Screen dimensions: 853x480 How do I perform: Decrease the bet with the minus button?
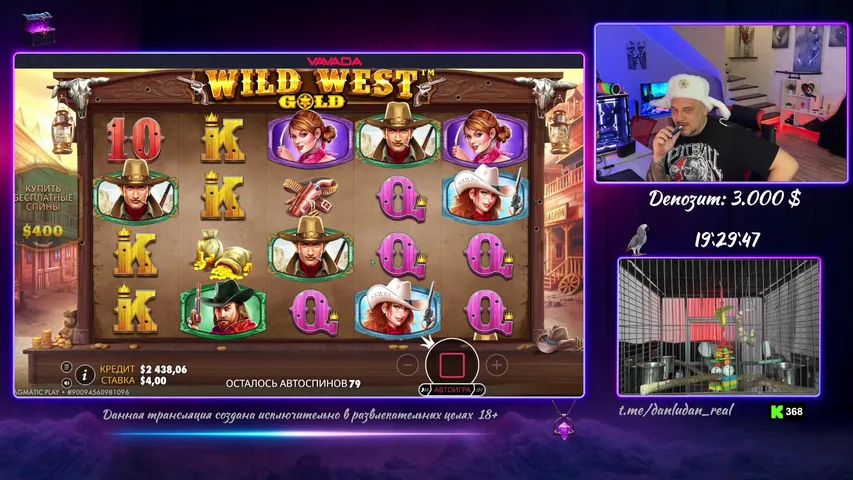click(407, 364)
